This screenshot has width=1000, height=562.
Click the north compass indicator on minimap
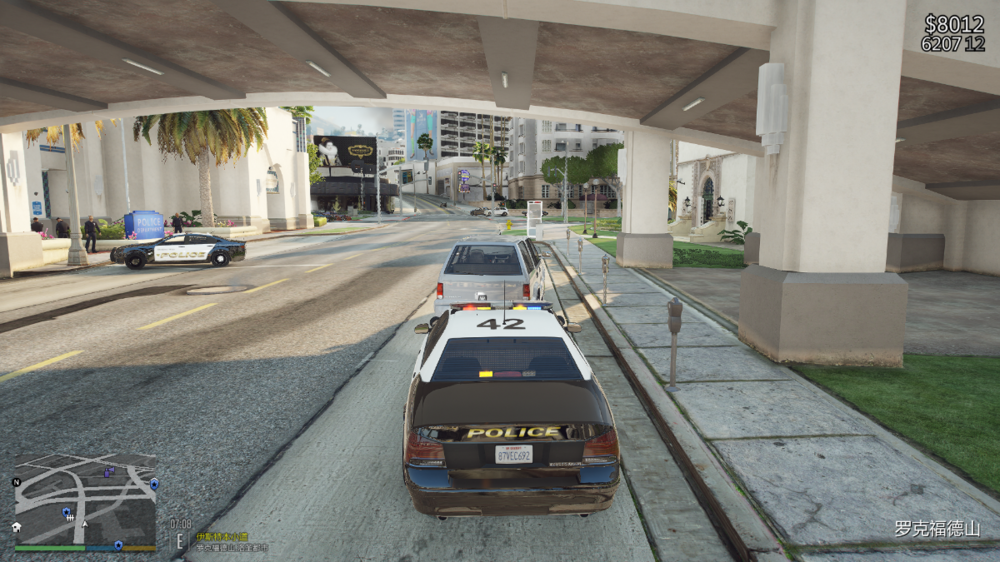[x=16, y=482]
